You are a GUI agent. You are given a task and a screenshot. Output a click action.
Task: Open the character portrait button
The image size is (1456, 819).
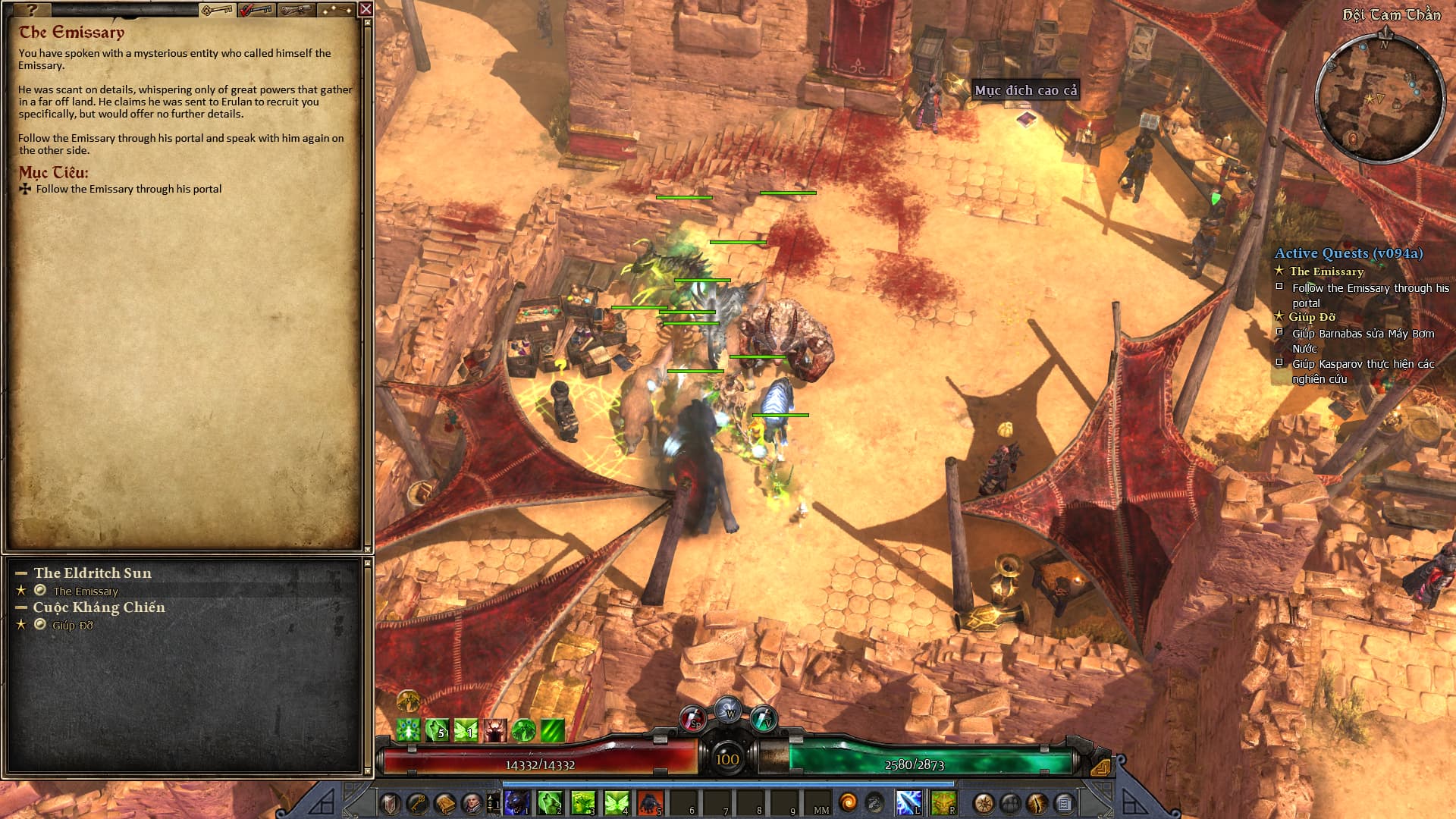point(471,803)
